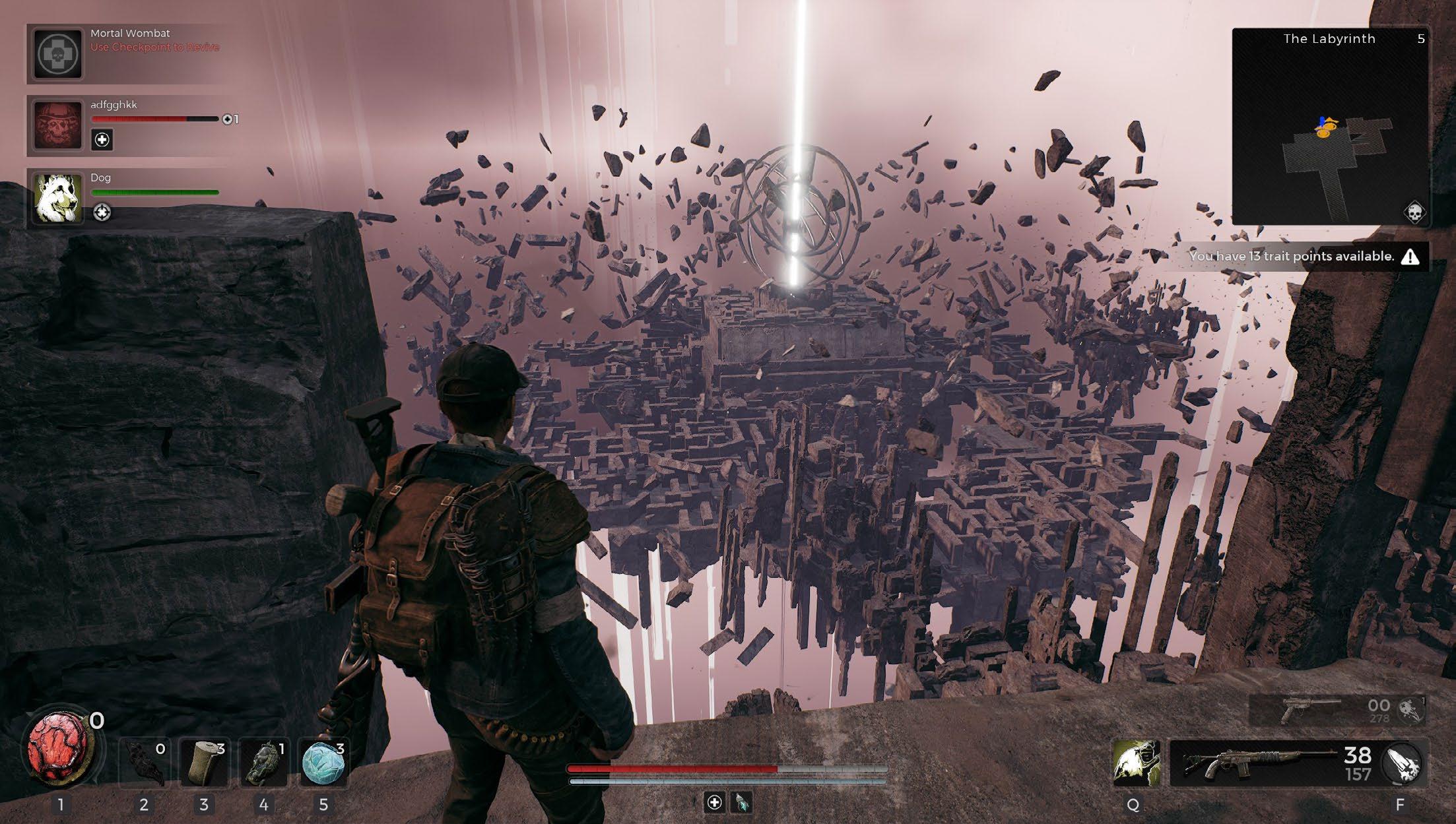The width and height of the screenshot is (1456, 824).
Task: Select Mortal Wombat's downed portrait
Action: coord(58,54)
